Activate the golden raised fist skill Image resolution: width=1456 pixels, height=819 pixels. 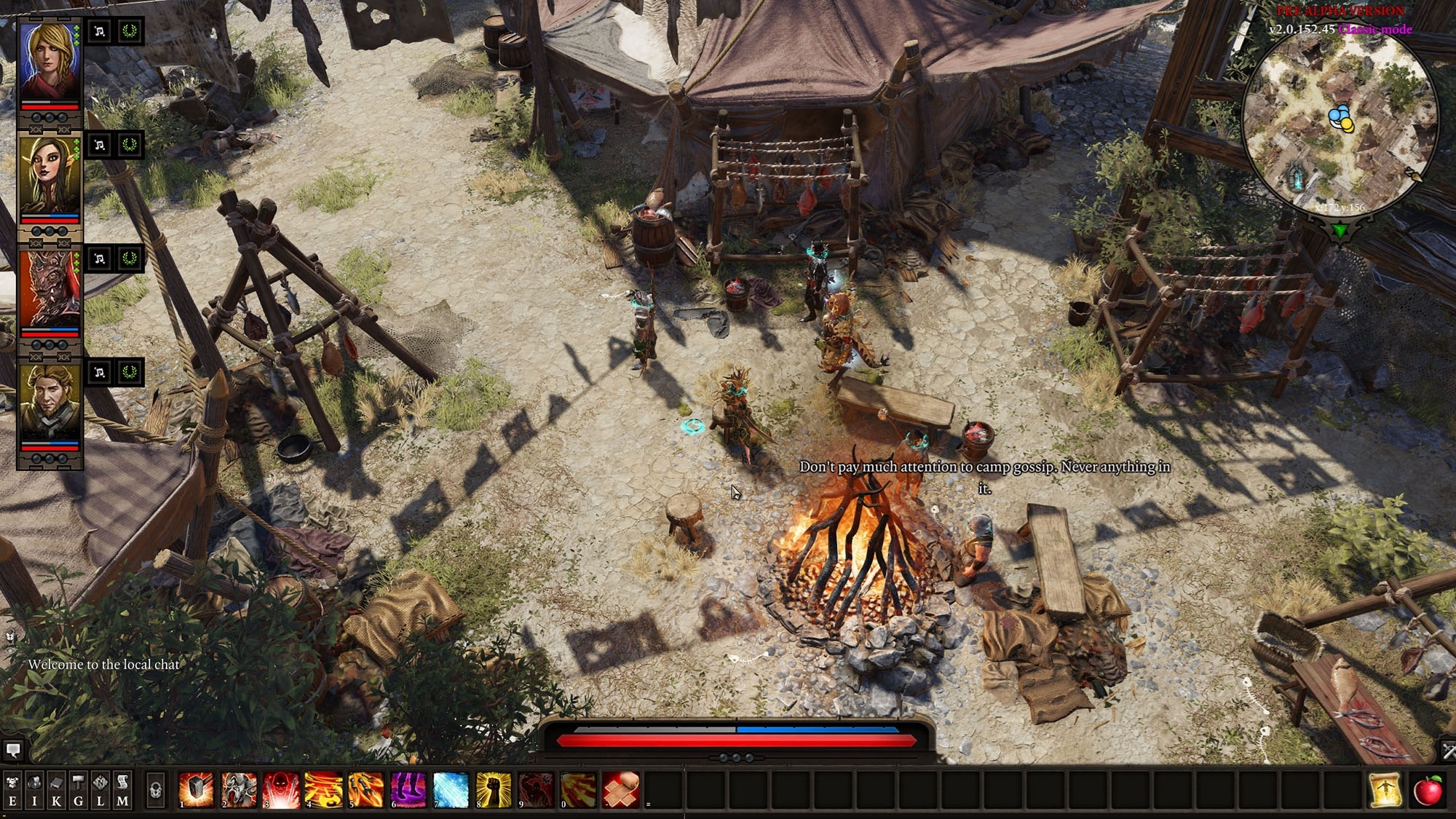pos(493,790)
